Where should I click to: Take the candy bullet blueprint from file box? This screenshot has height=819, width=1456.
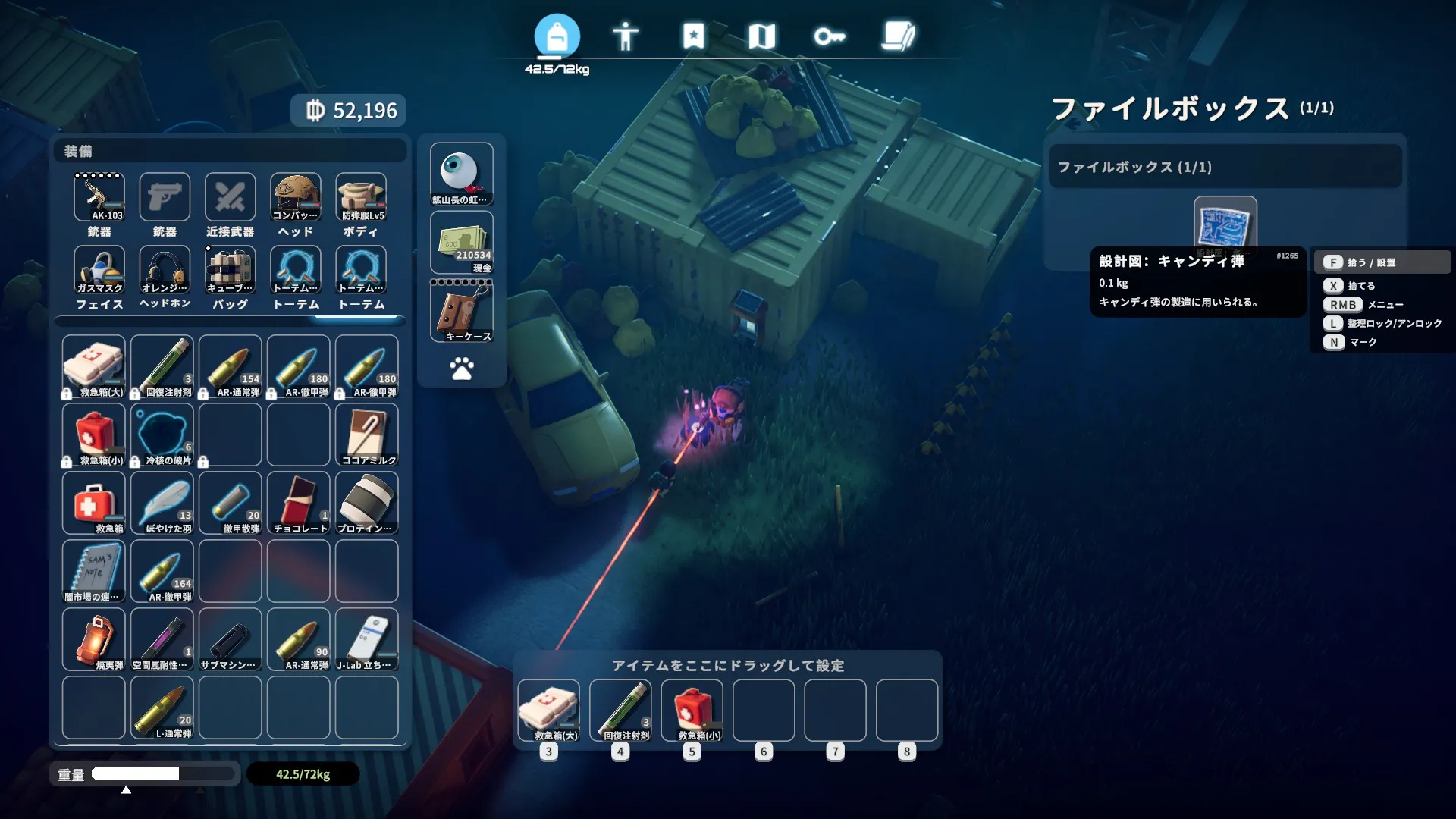pos(1225,224)
